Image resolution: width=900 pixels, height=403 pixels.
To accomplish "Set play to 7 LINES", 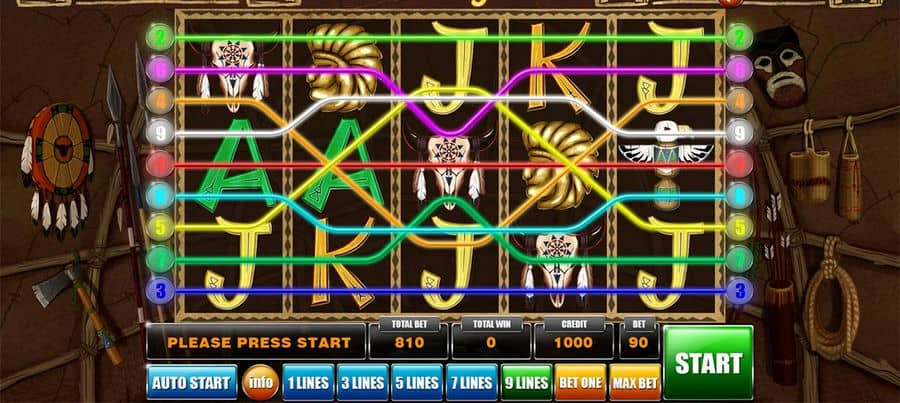I will tap(470, 382).
